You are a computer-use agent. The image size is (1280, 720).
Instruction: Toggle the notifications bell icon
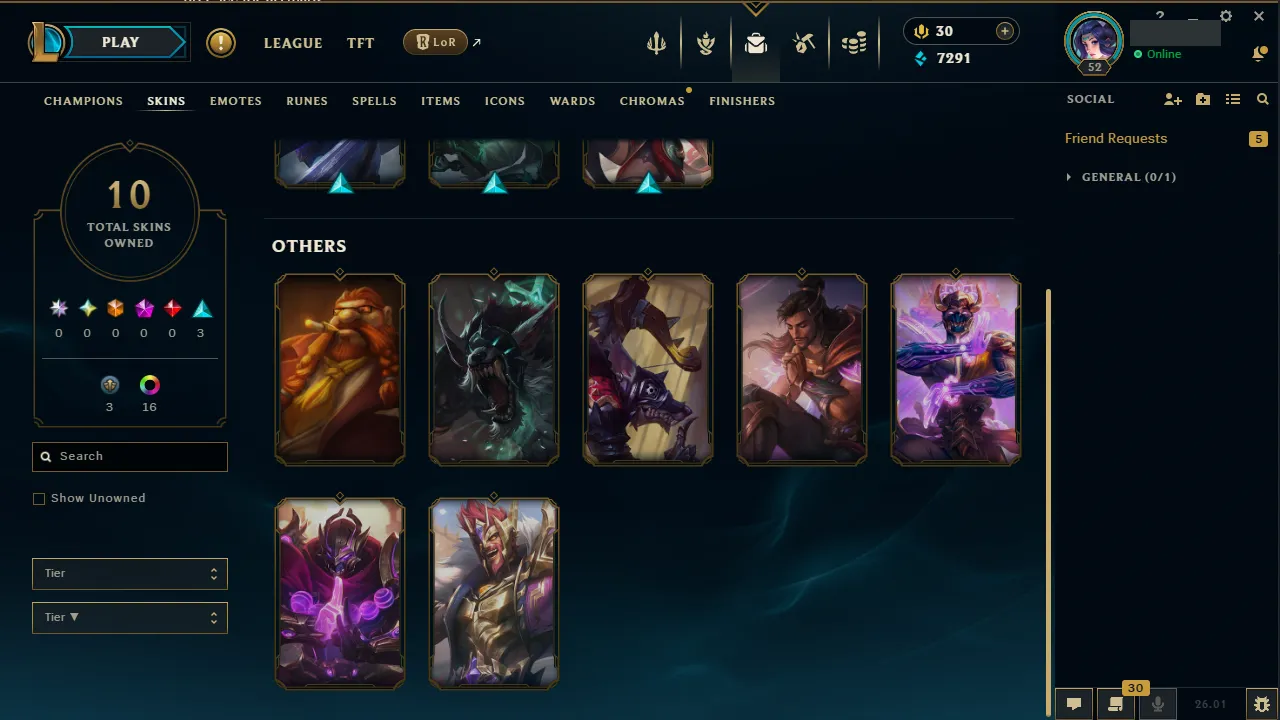coord(1260,52)
